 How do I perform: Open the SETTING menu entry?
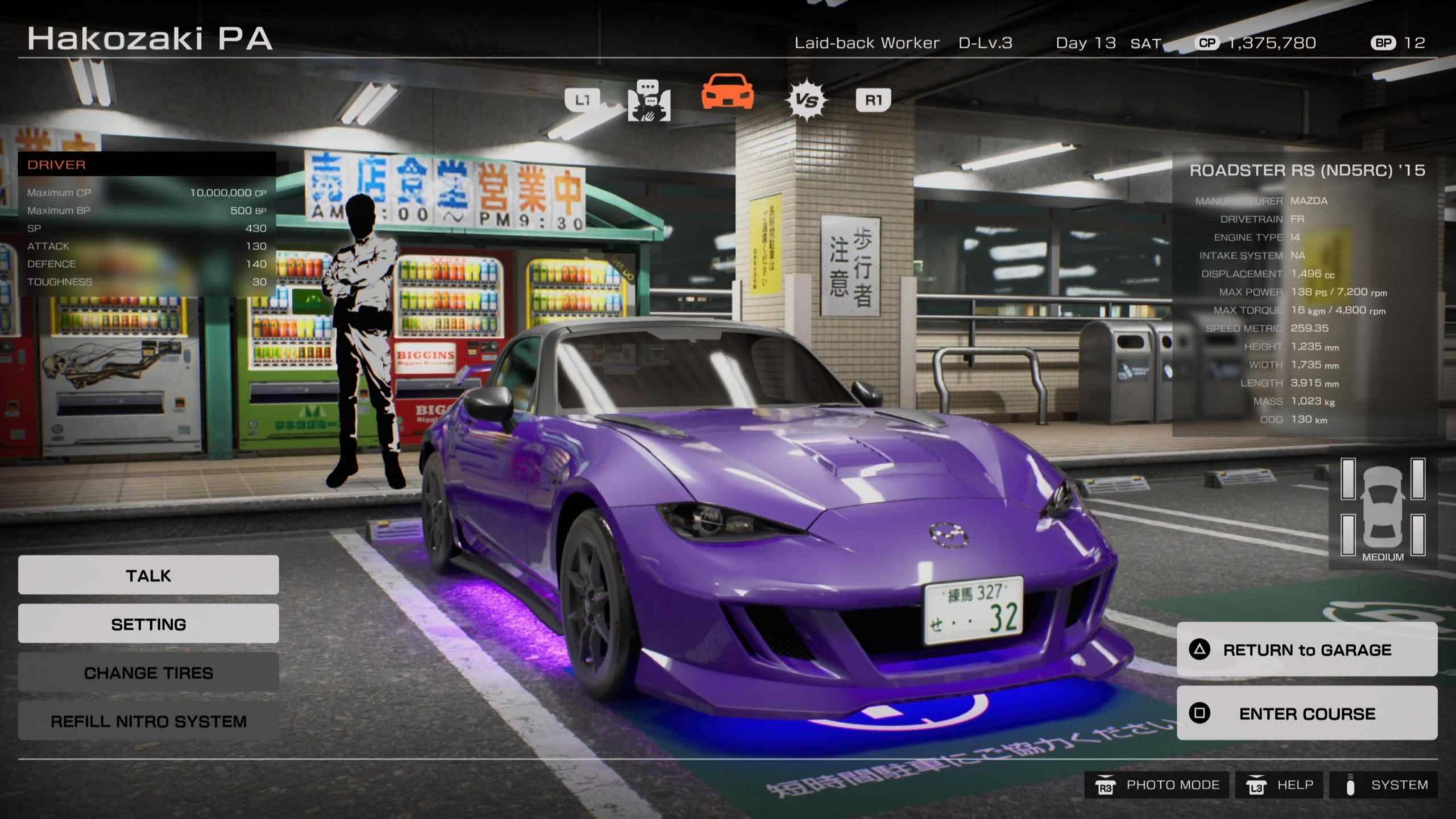coord(148,624)
